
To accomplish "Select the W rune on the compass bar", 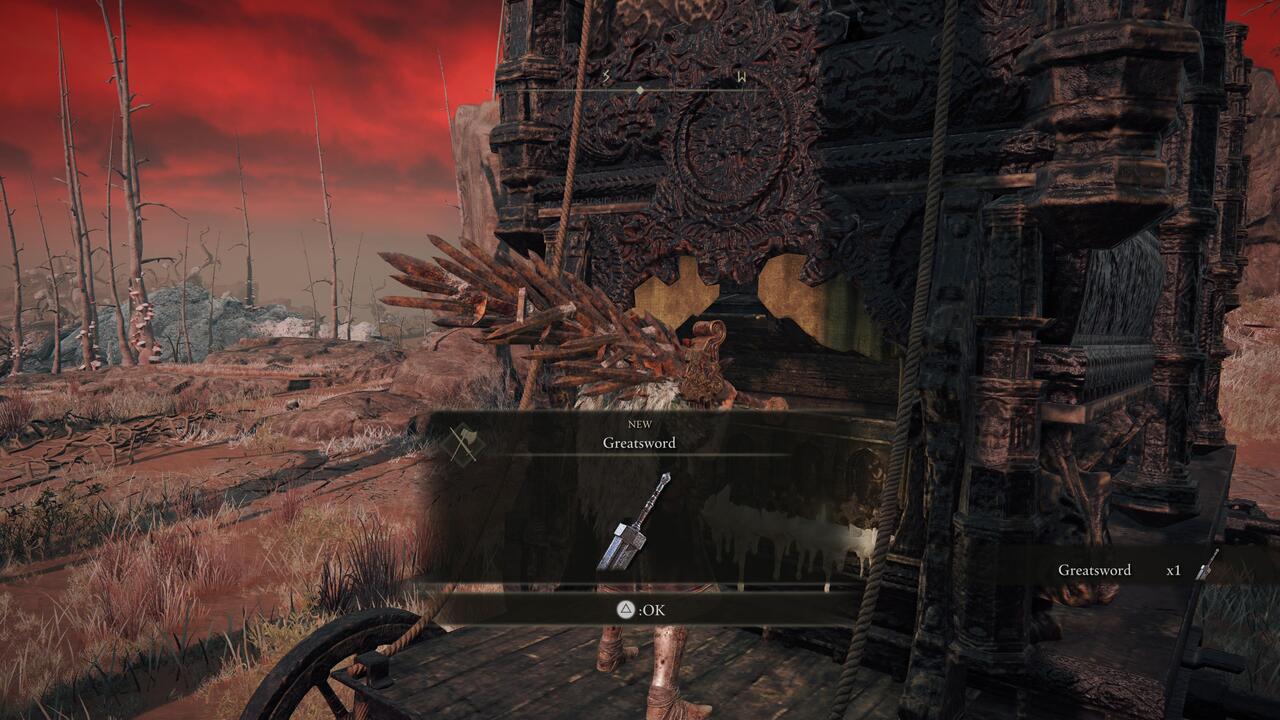I will coord(741,75).
